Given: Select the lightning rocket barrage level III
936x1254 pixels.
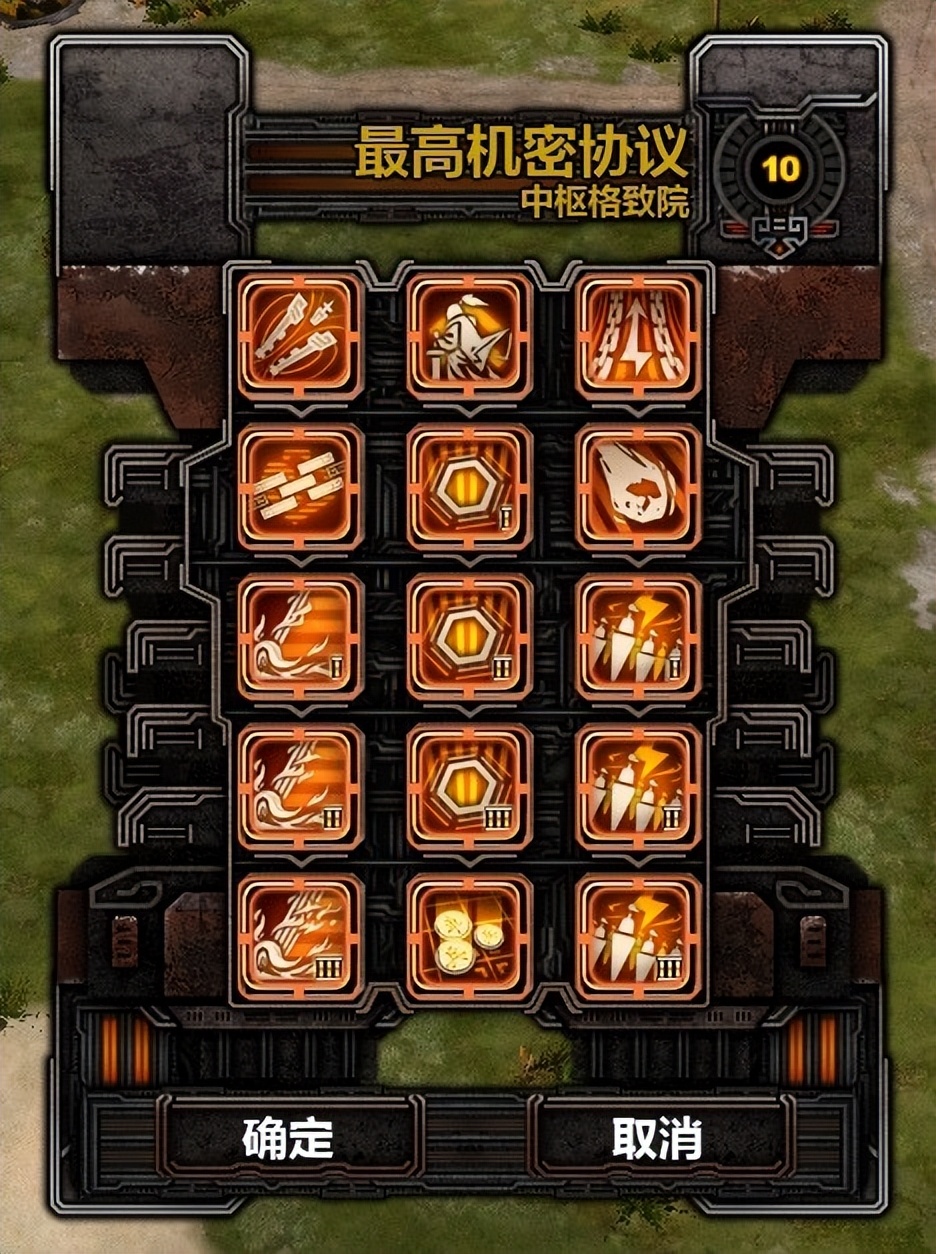Looking at the screenshot, I should 638,936.
